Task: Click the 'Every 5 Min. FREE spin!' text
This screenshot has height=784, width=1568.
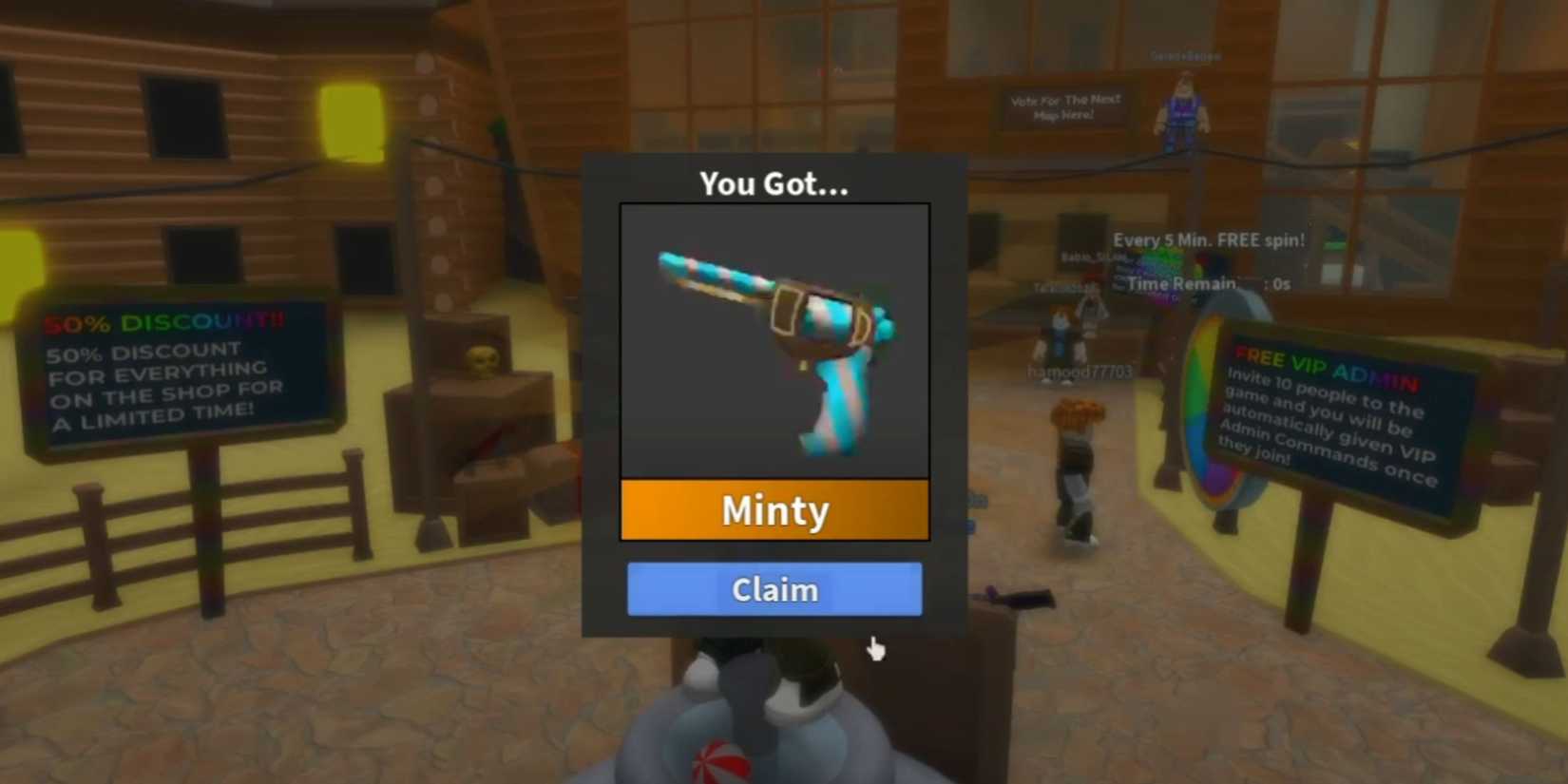Action: point(1207,239)
